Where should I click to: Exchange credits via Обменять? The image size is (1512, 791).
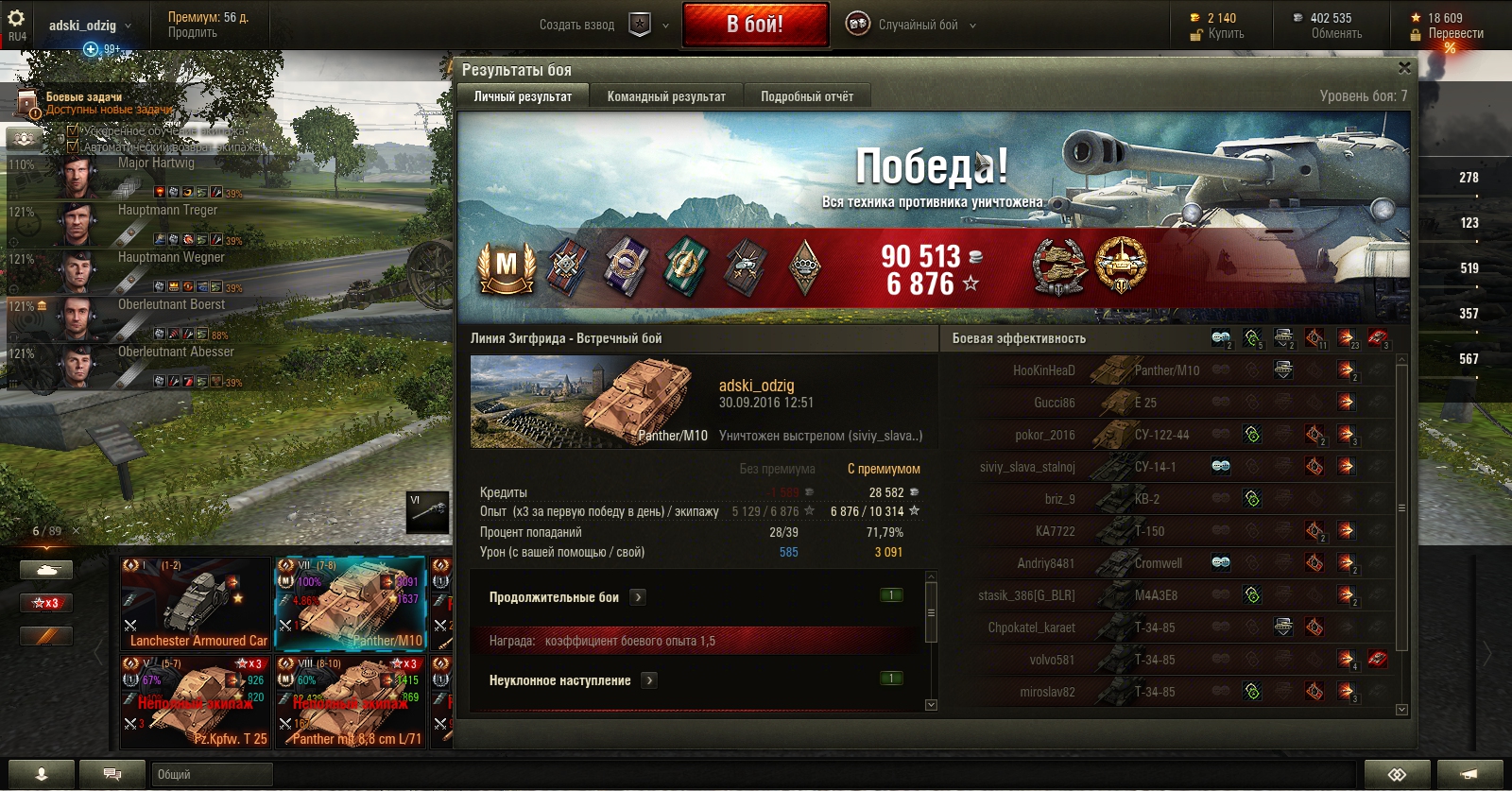1336,34
